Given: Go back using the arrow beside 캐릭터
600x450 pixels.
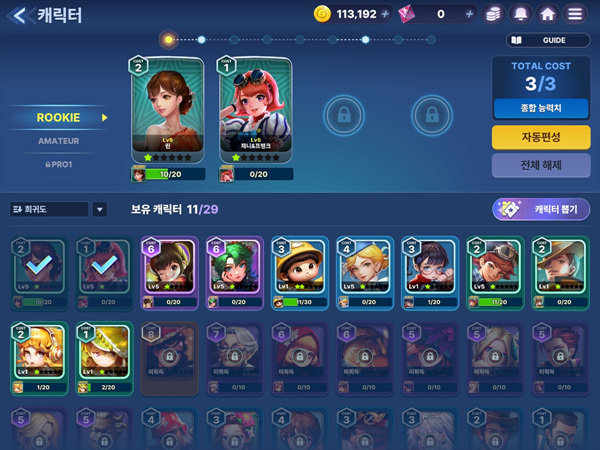Looking at the screenshot, I should tap(20, 15).
